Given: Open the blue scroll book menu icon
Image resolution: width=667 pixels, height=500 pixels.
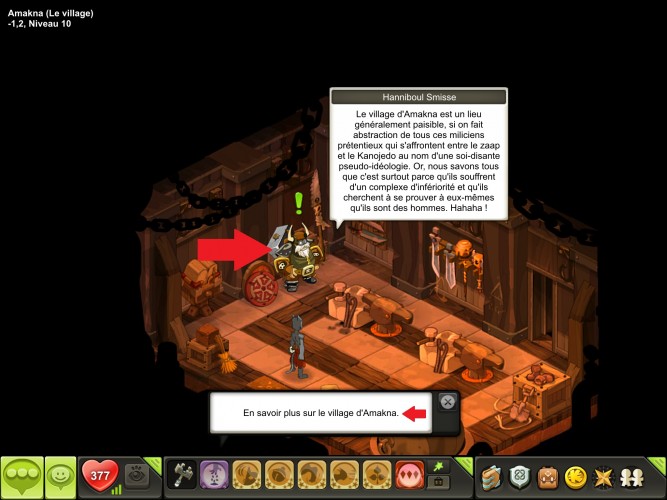Looking at the screenshot, I should [x=491, y=476].
